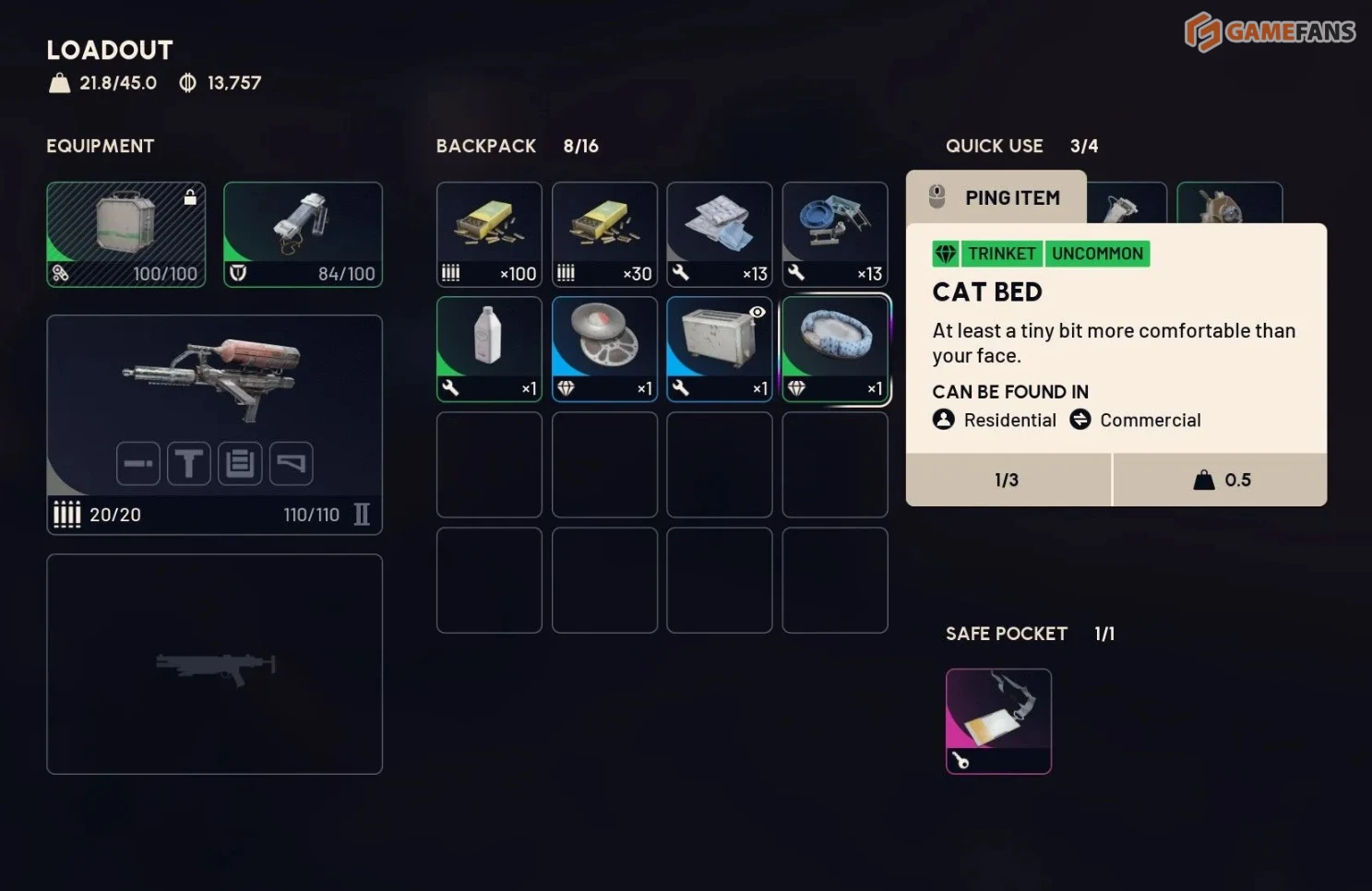Viewport: 1372px width, 891px height.
Task: Open the empty secondary weapon slot
Action: (x=214, y=664)
